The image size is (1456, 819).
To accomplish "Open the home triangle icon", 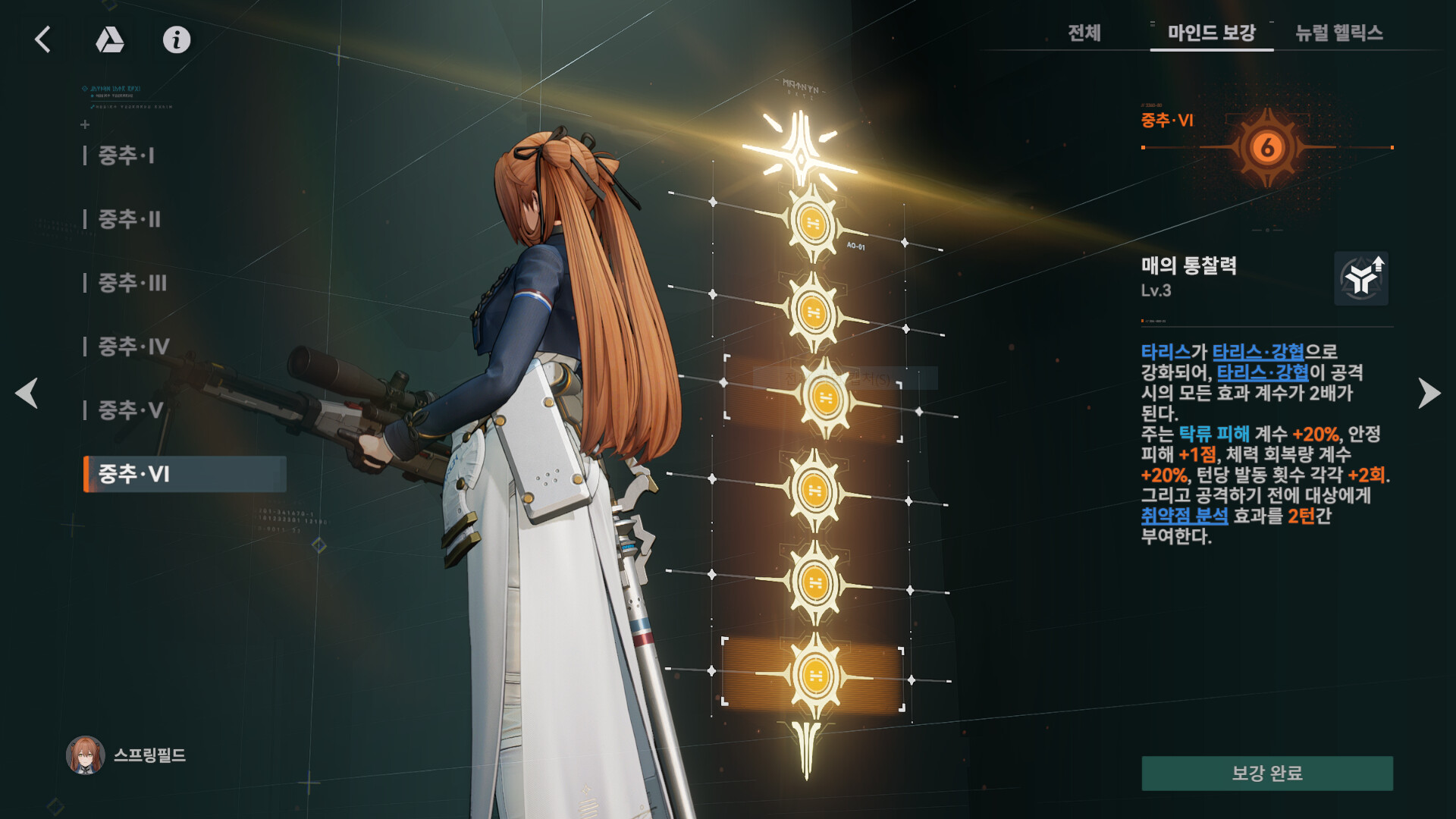I will [x=110, y=39].
